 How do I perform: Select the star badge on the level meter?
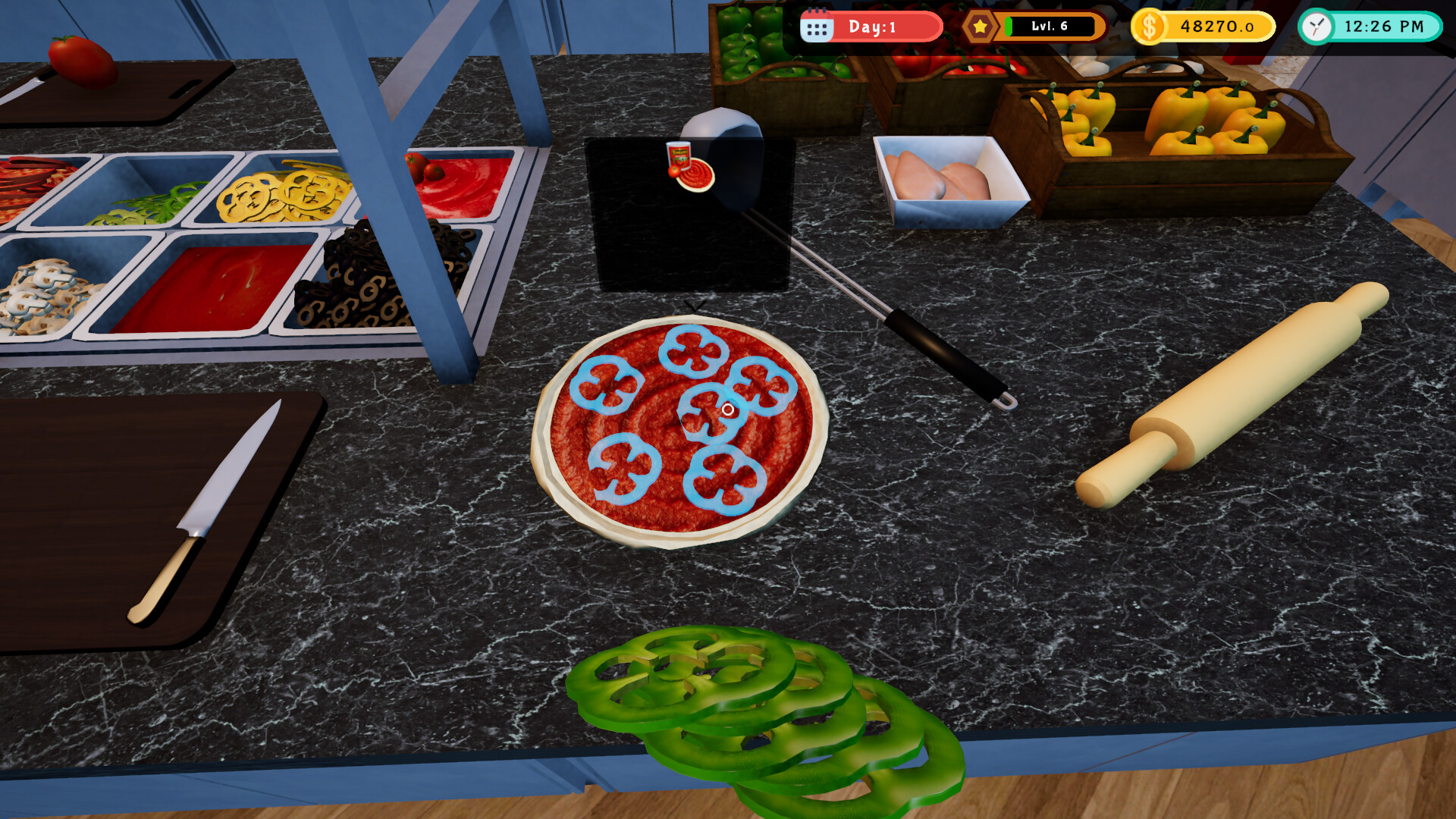point(981,27)
